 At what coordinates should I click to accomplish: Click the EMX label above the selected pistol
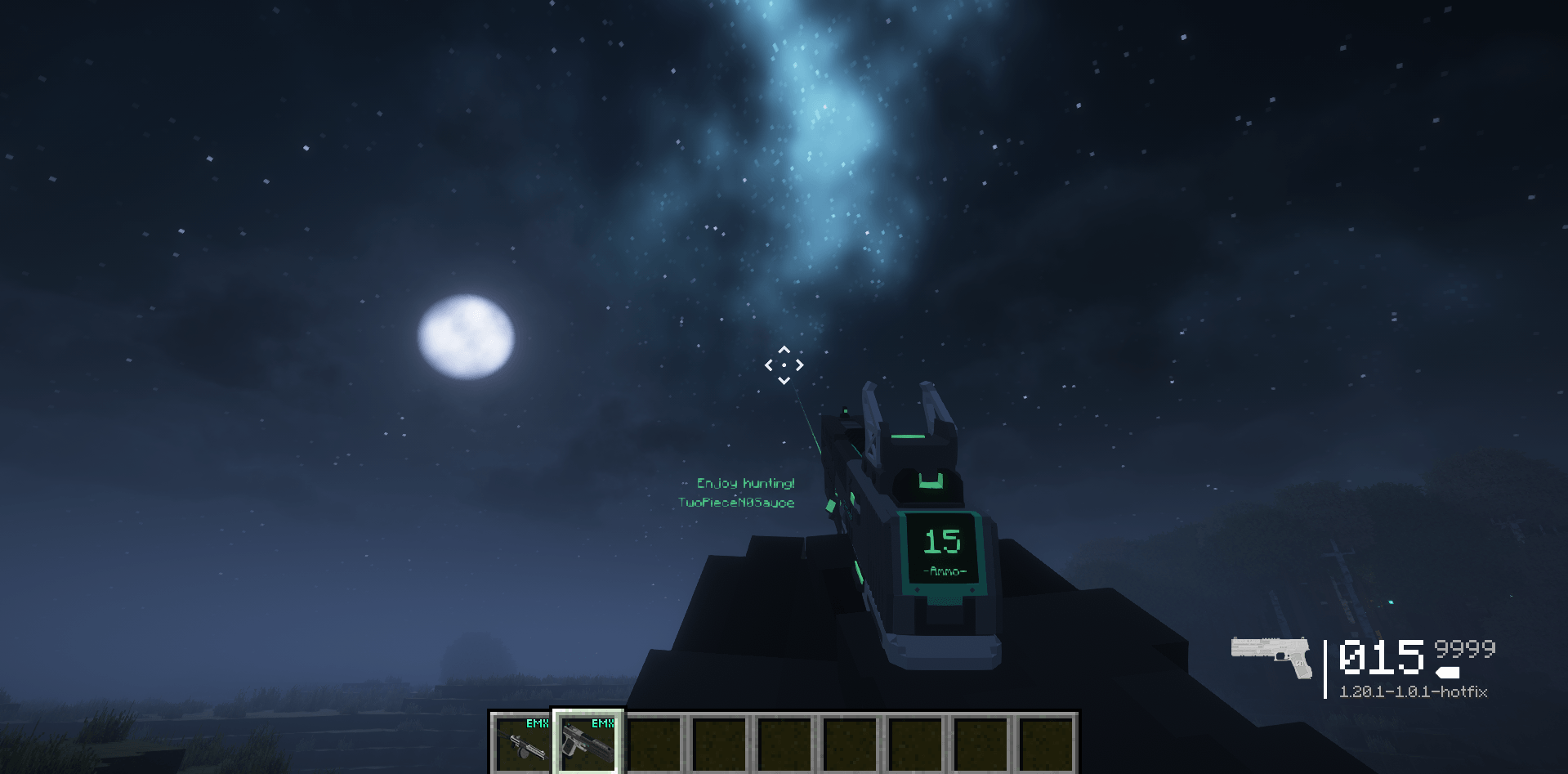click(x=601, y=723)
